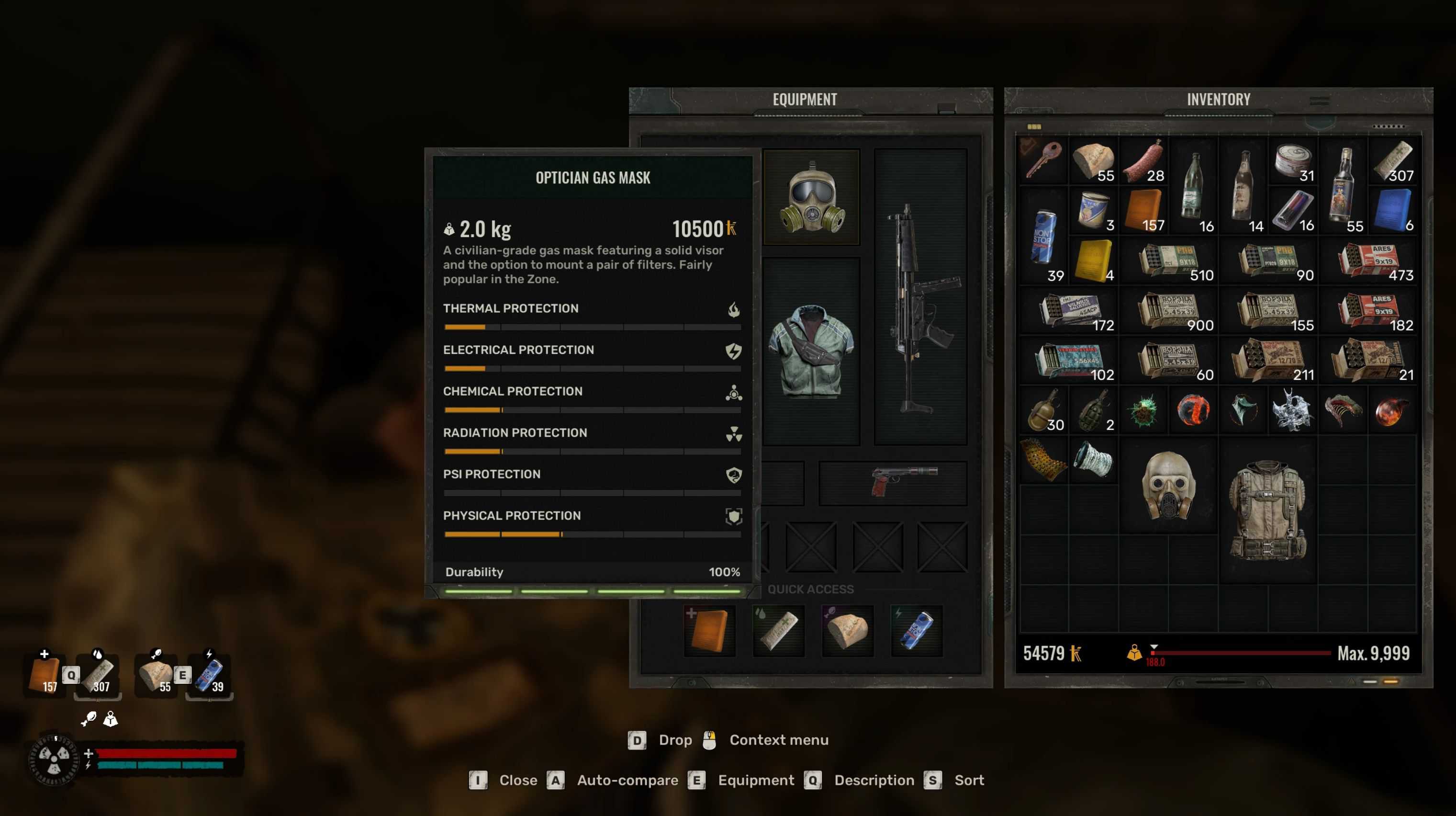Select the tactical vest armor in inventory
Screen dimensions: 1456x816
click(1268, 510)
